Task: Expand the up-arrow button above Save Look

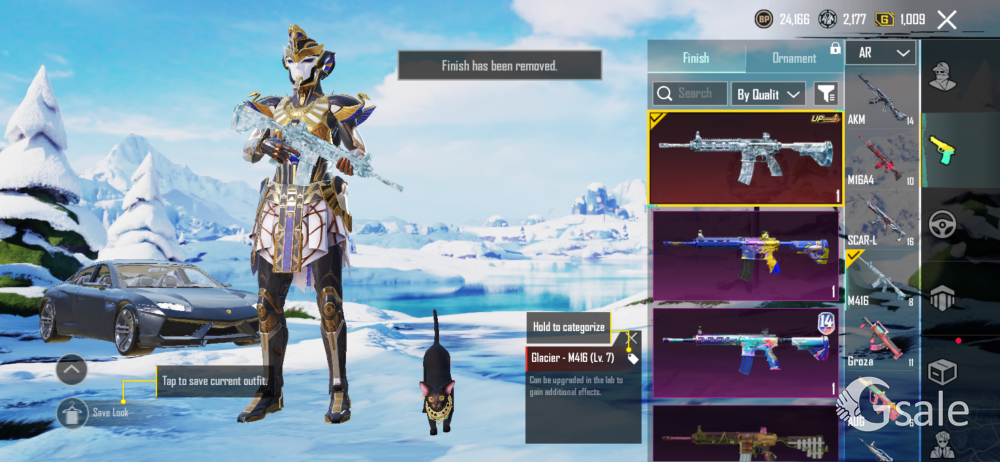Action: [x=72, y=370]
